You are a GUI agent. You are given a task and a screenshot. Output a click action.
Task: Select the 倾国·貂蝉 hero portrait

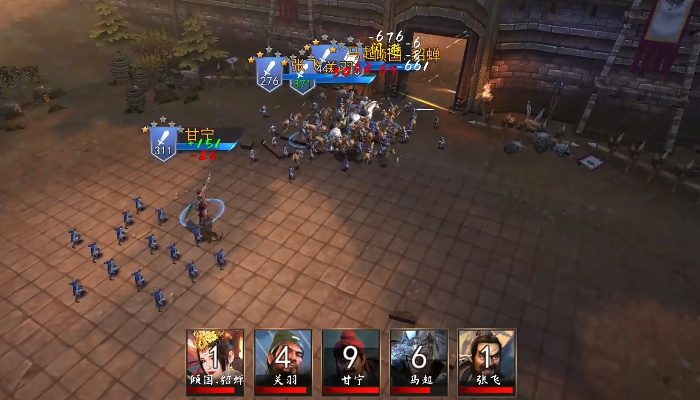[x=215, y=358]
